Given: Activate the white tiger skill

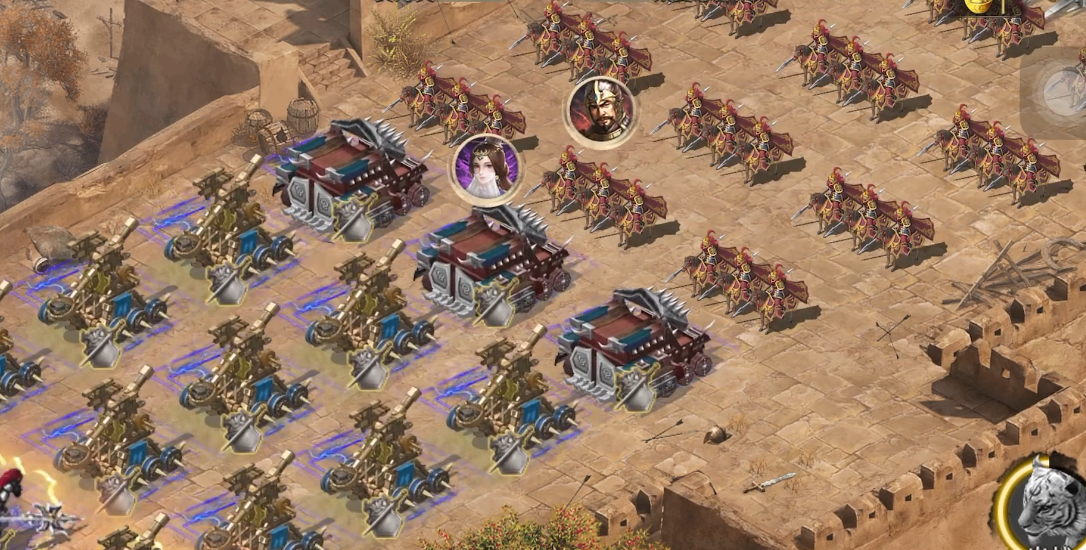Looking at the screenshot, I should 1047,502.
